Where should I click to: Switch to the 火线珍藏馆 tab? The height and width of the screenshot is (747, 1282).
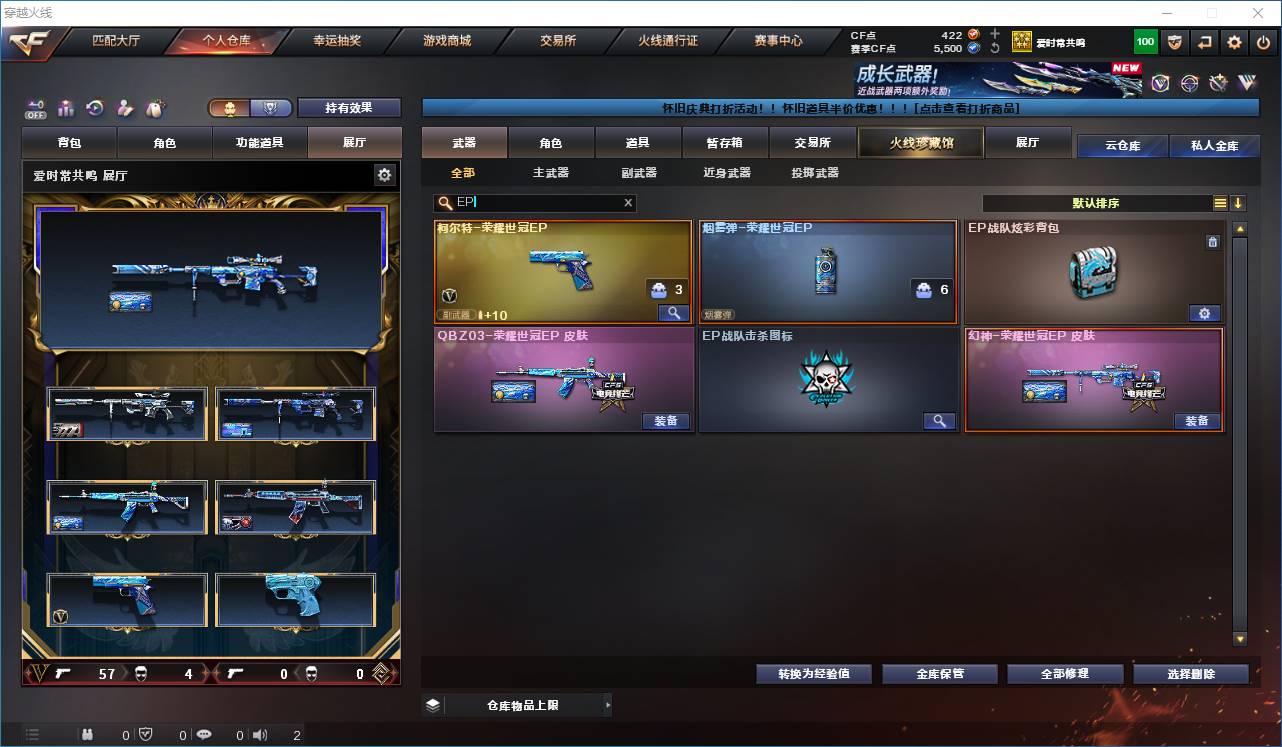[919, 143]
